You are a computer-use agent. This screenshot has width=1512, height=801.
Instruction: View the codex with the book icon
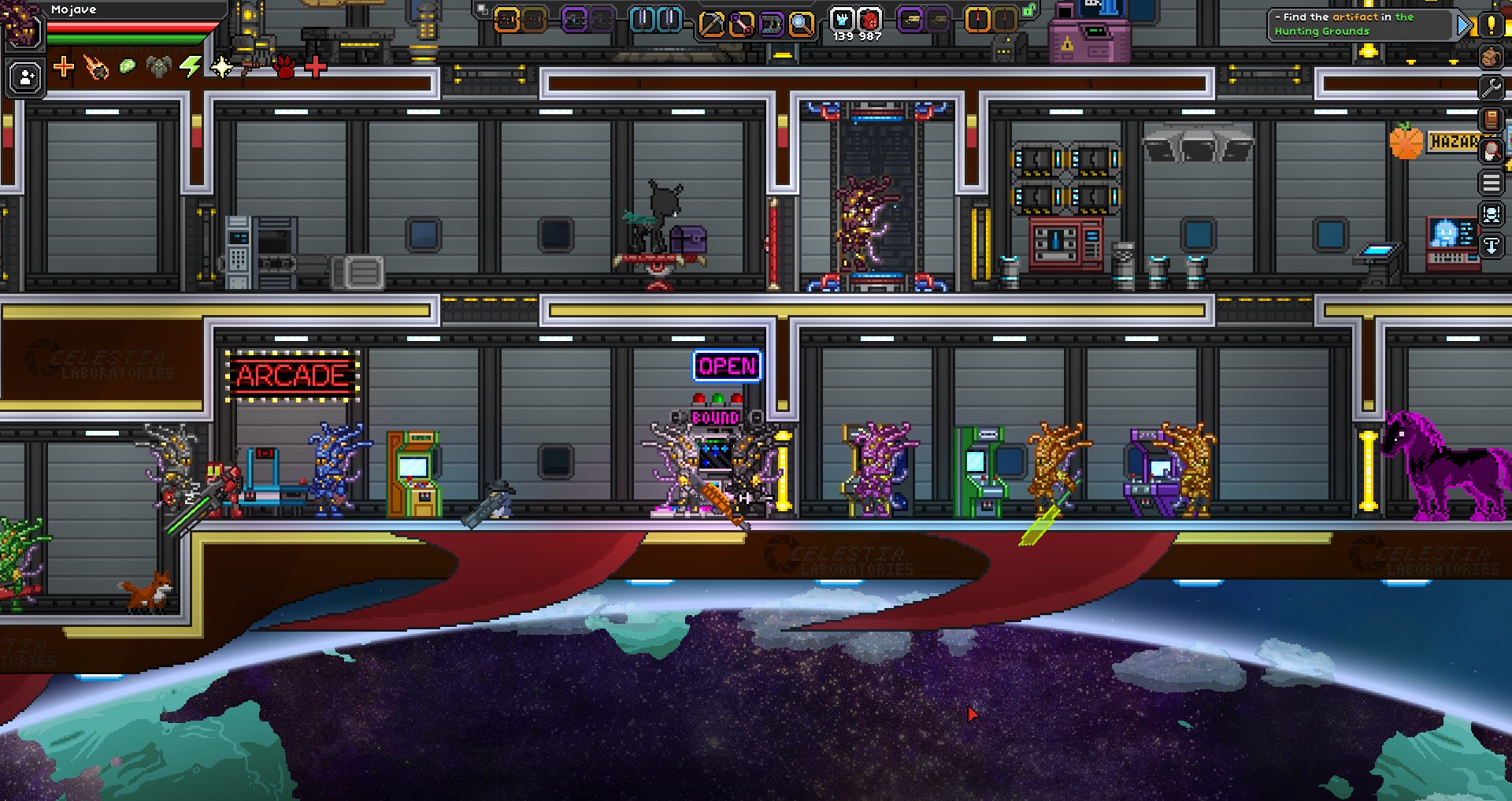[x=1492, y=118]
